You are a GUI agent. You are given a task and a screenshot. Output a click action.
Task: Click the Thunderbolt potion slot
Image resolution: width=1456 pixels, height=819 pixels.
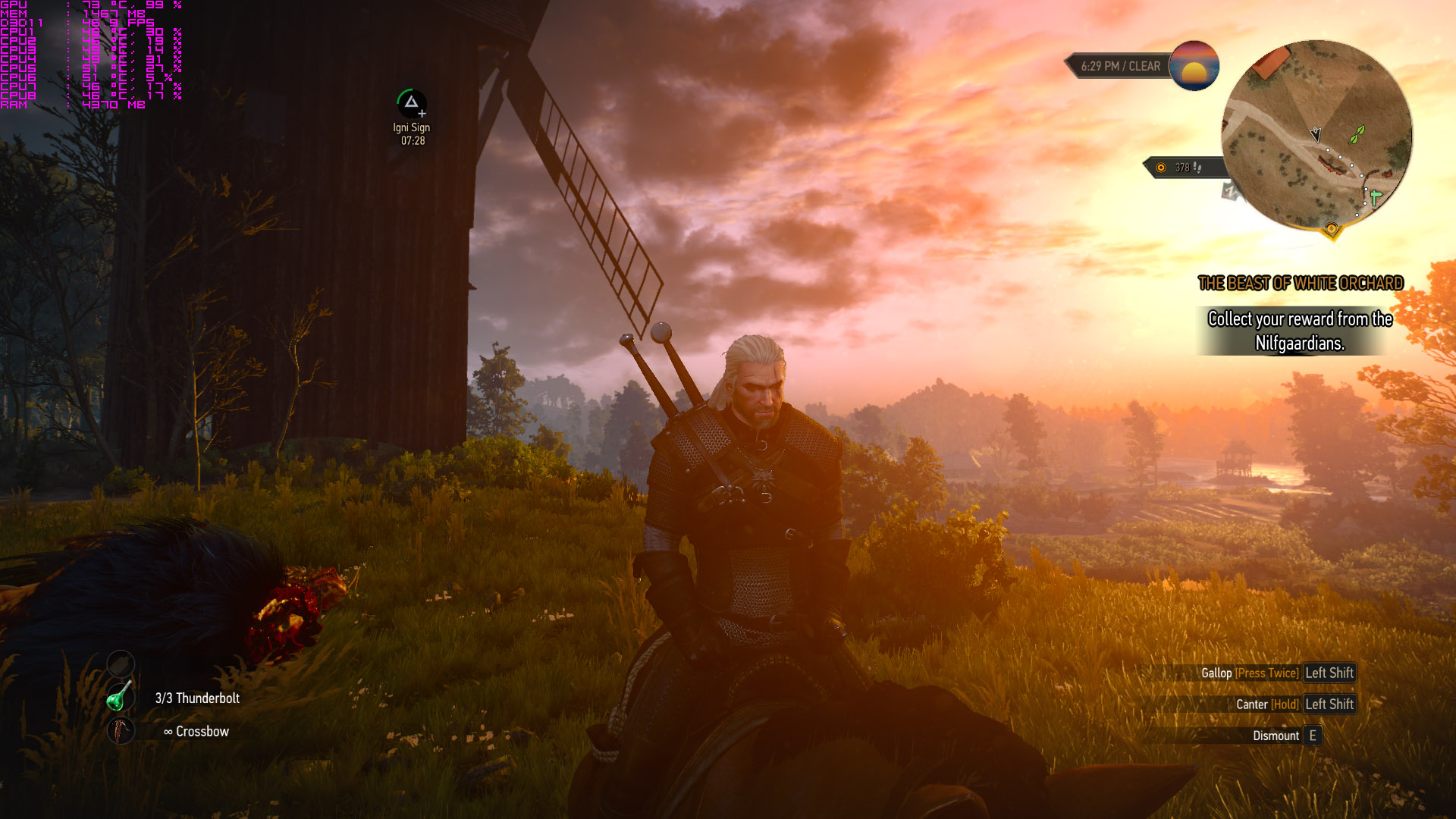coord(120,698)
